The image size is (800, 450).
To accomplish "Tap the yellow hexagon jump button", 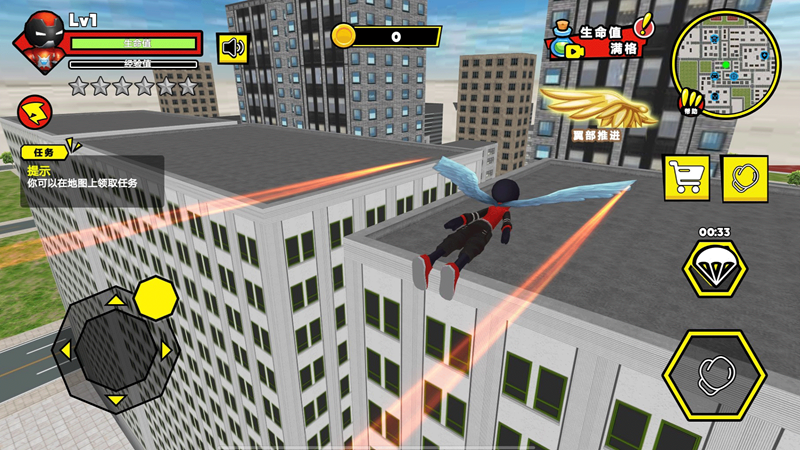I will click(155, 298).
